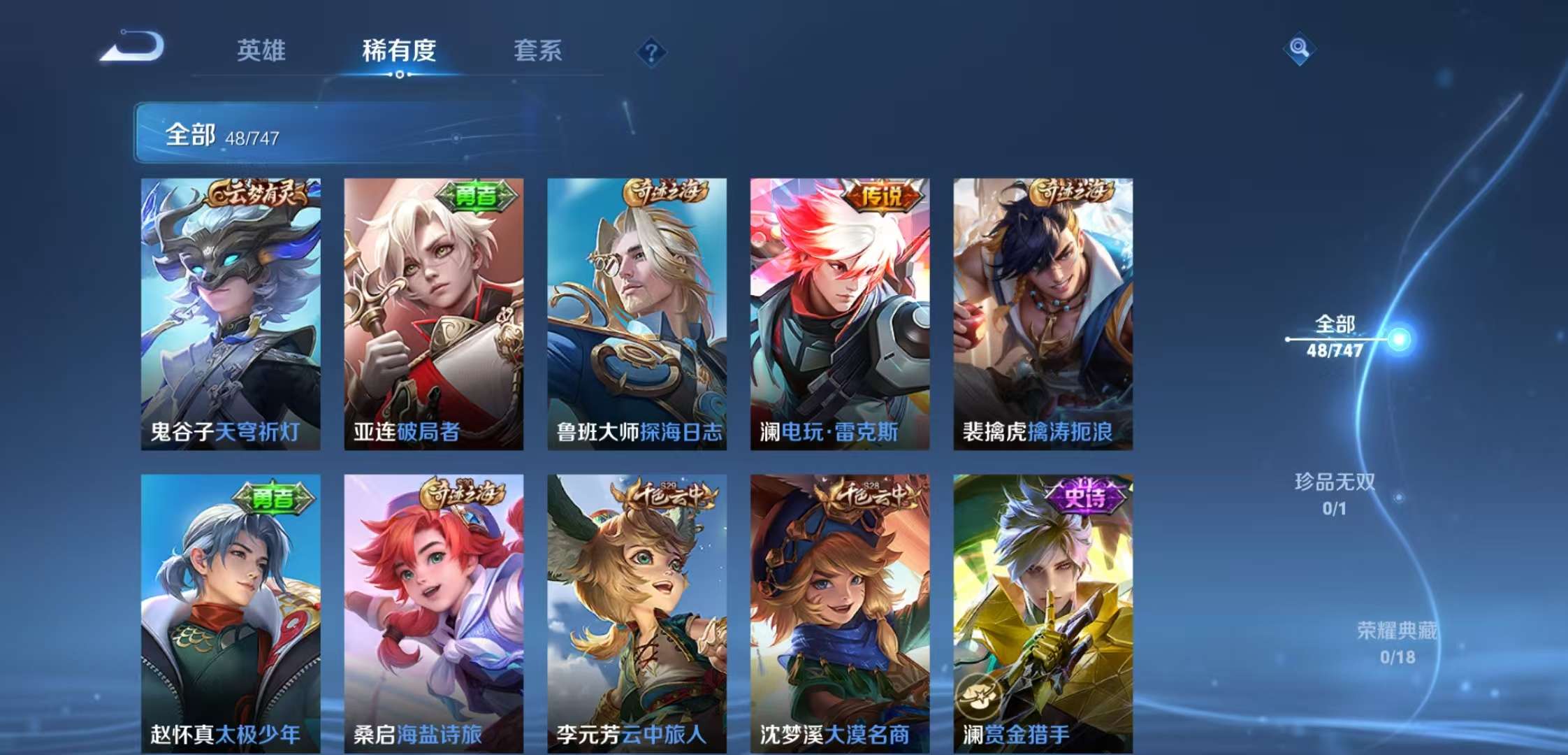Open the 鲁班大师探海日志 skin

coord(637,315)
